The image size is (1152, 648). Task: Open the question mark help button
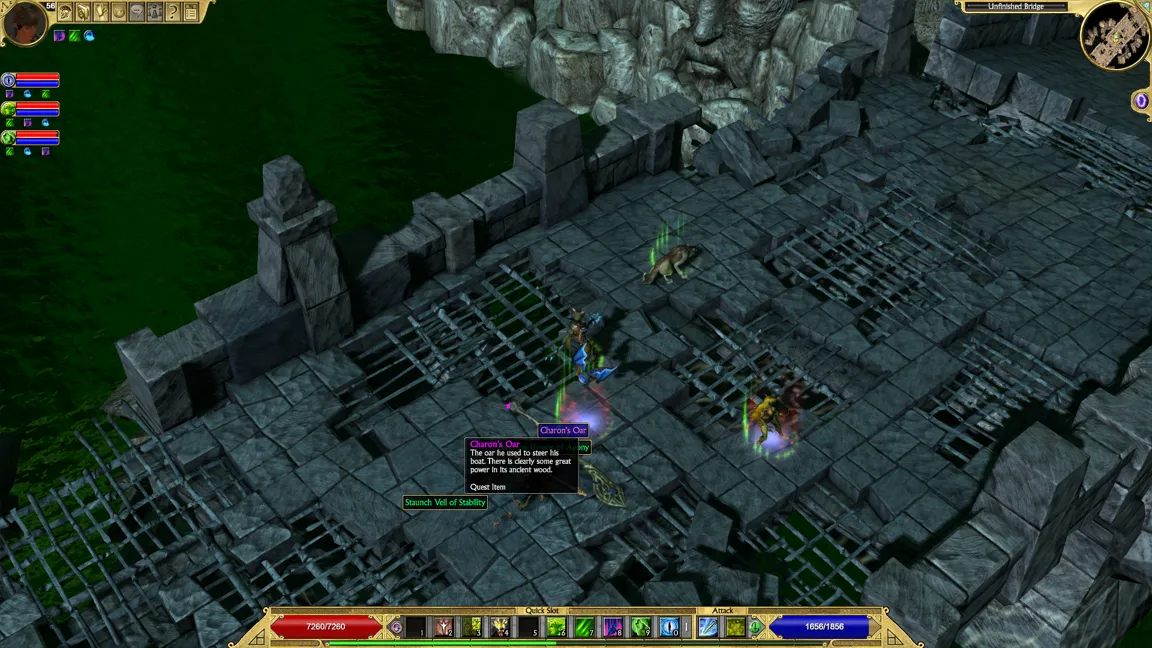pos(173,12)
